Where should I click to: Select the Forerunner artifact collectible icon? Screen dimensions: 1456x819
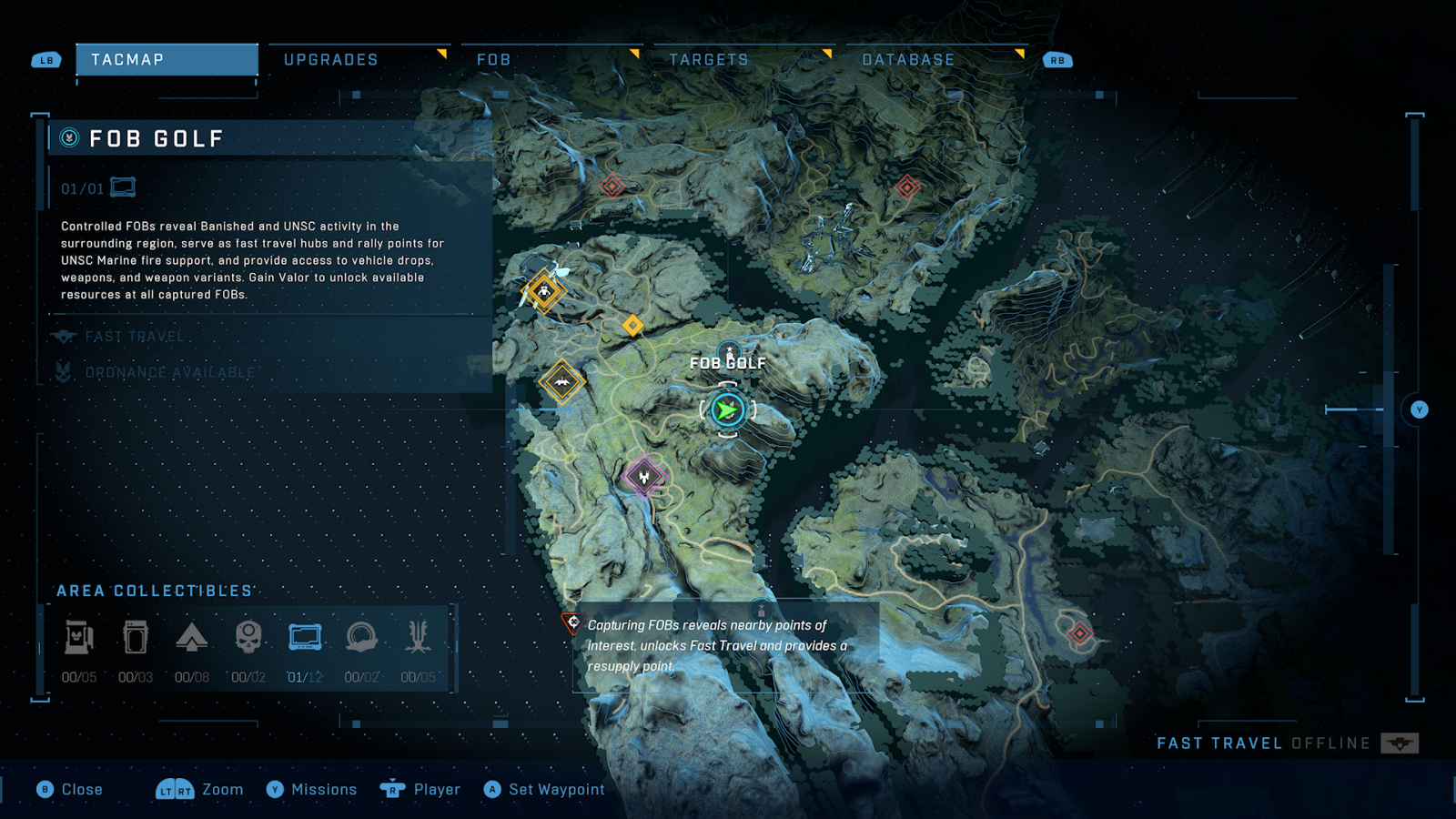pos(418,638)
